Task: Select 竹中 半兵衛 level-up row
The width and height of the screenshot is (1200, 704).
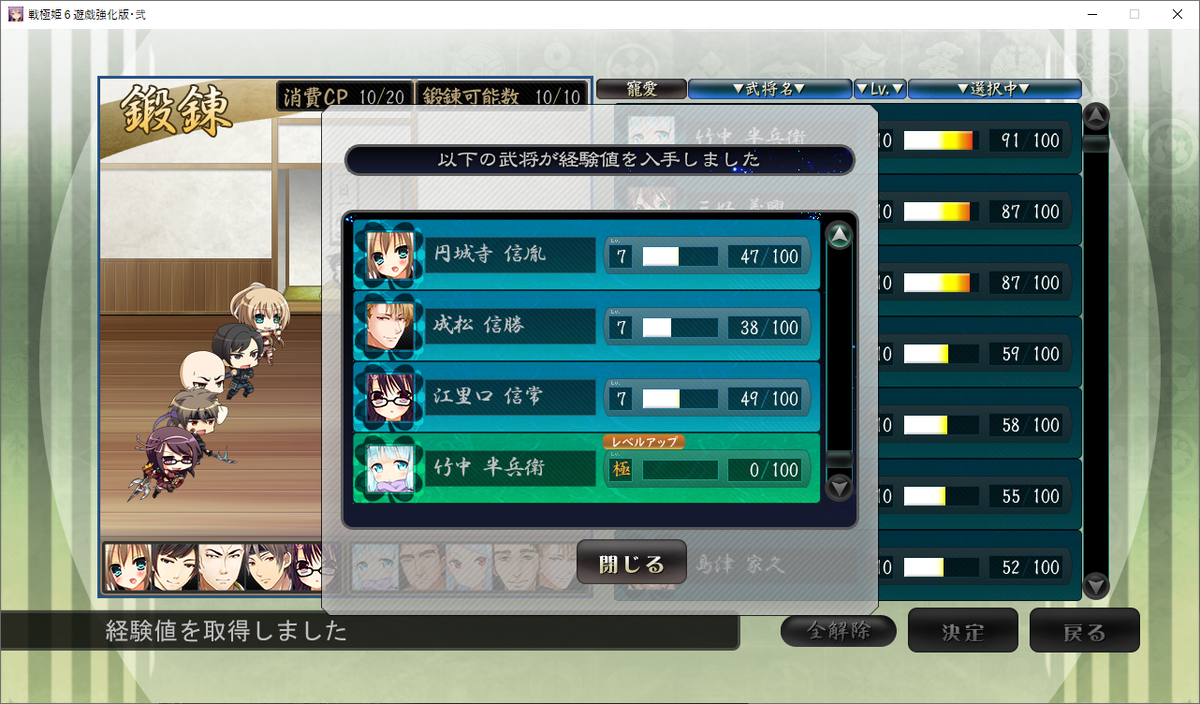Action: (587, 468)
